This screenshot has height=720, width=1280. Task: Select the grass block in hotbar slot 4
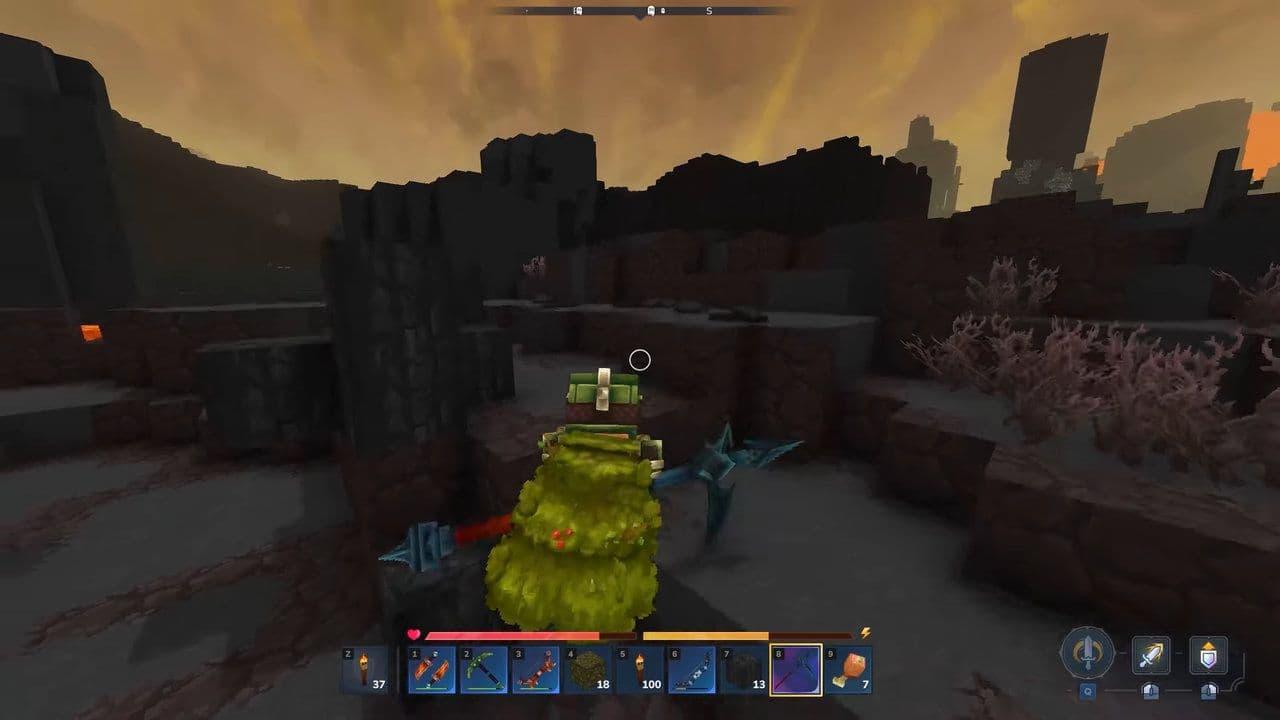pos(588,667)
